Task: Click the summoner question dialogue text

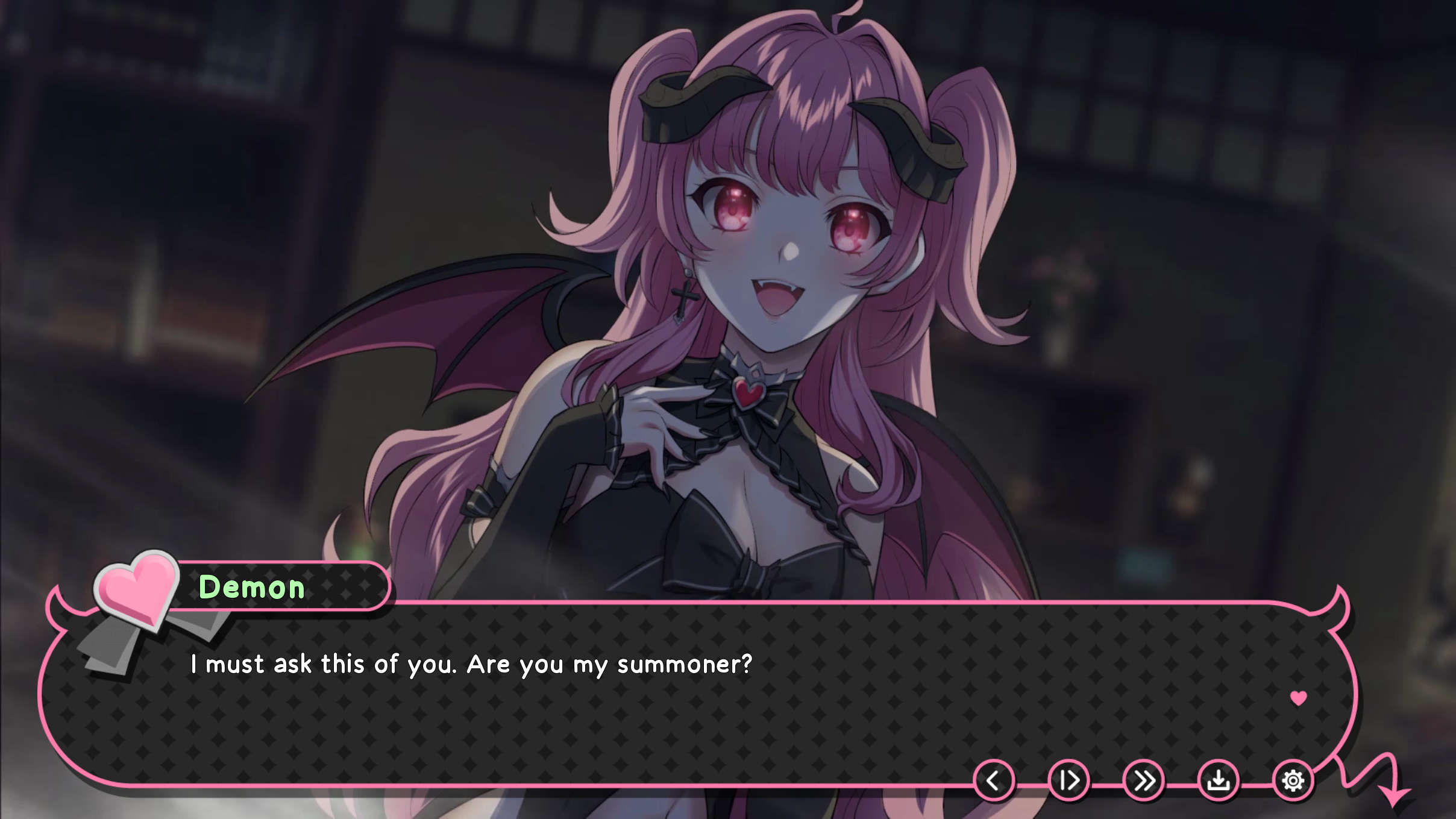Action: (x=470, y=664)
